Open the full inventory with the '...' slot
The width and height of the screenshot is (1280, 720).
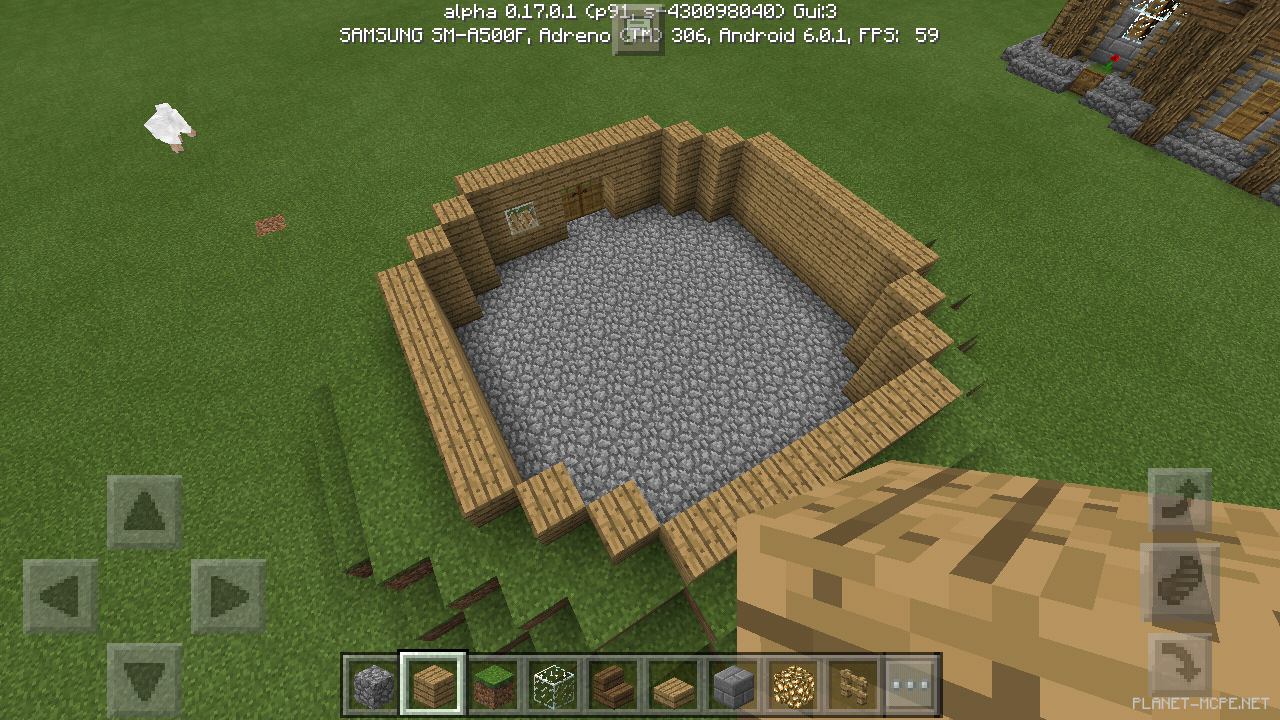click(x=912, y=684)
